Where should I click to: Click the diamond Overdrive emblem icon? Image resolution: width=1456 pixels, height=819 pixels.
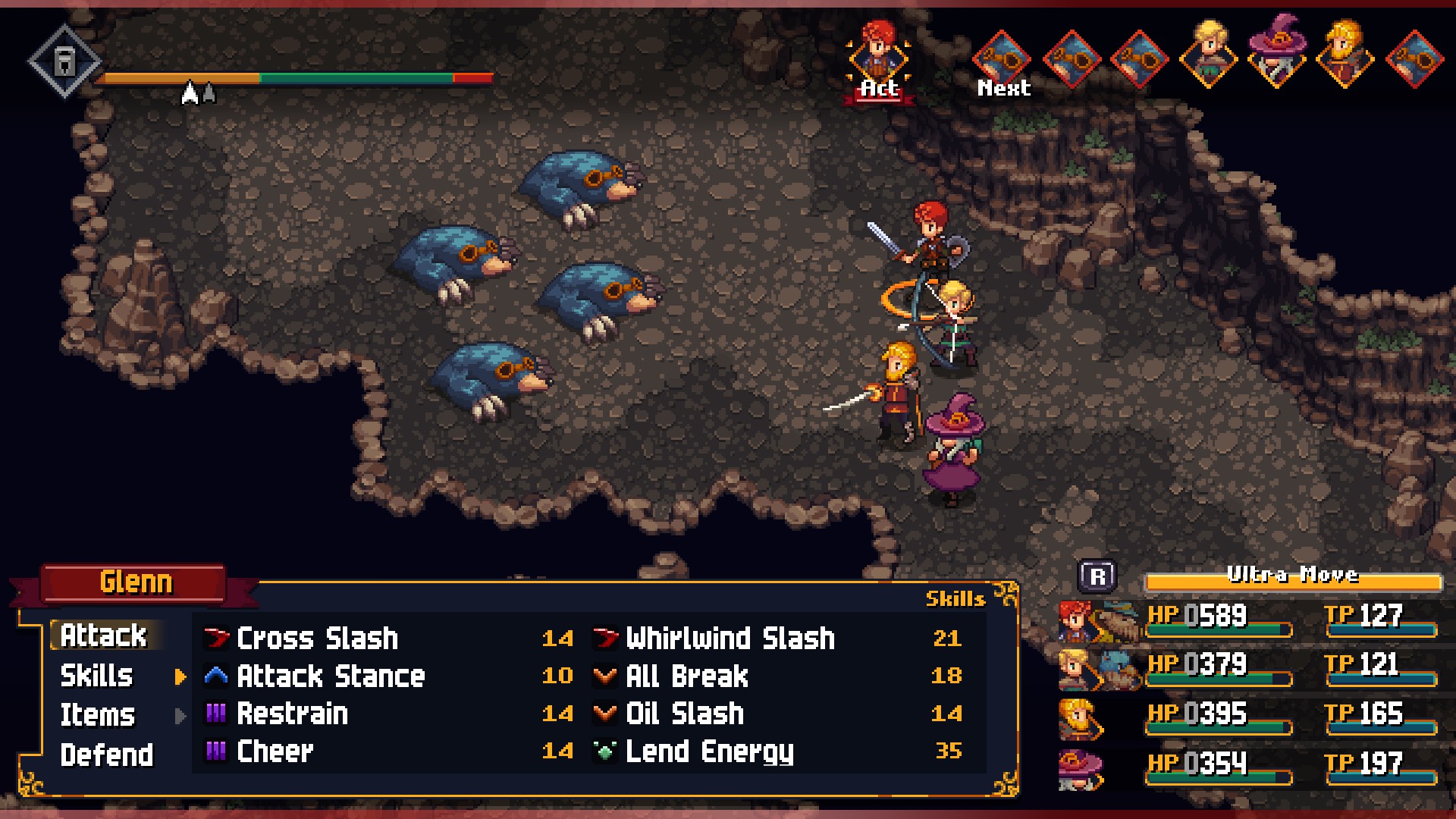tap(64, 61)
